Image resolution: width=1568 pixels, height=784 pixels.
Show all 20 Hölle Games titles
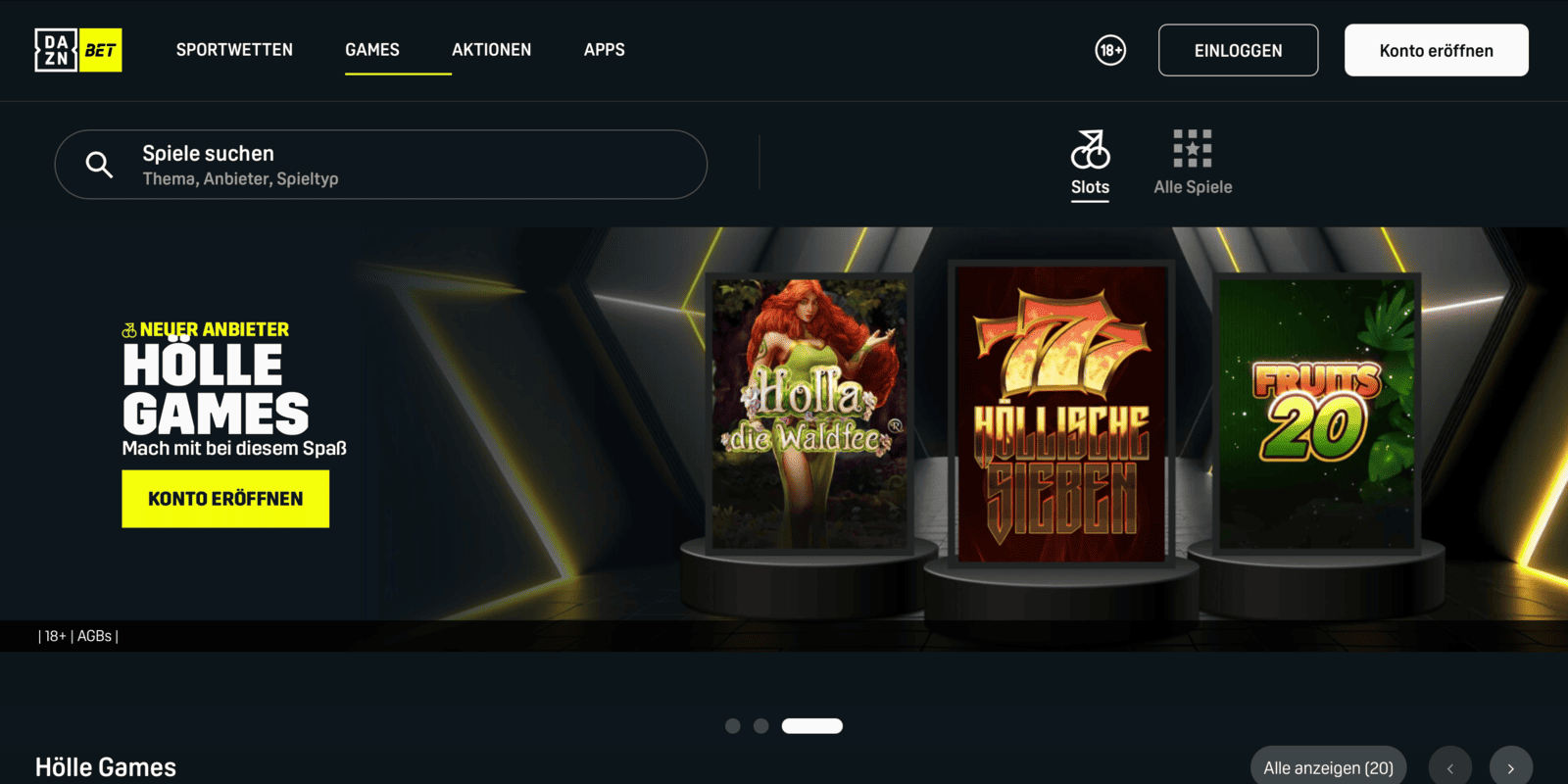coord(1328,768)
